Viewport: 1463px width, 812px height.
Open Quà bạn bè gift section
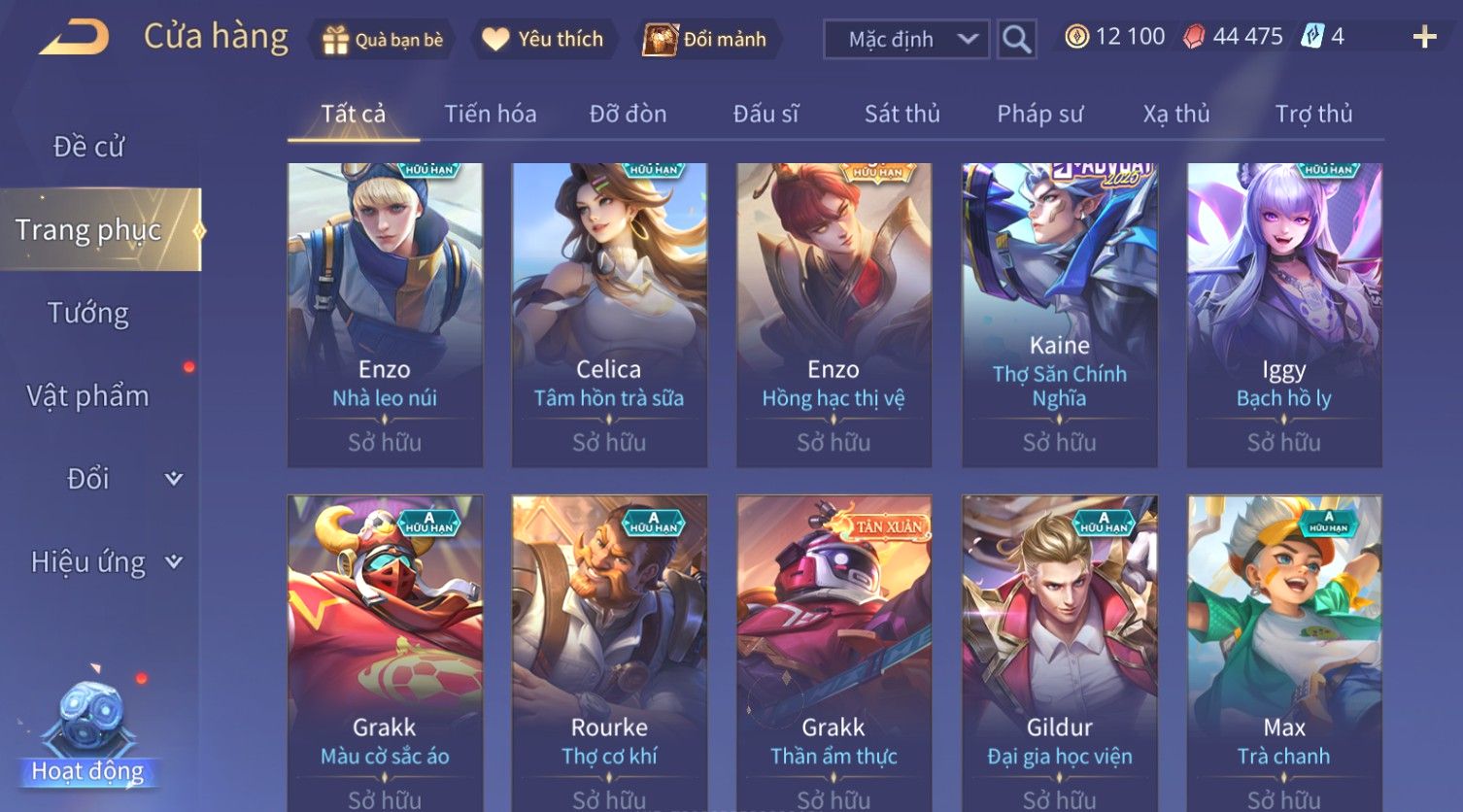[x=382, y=40]
